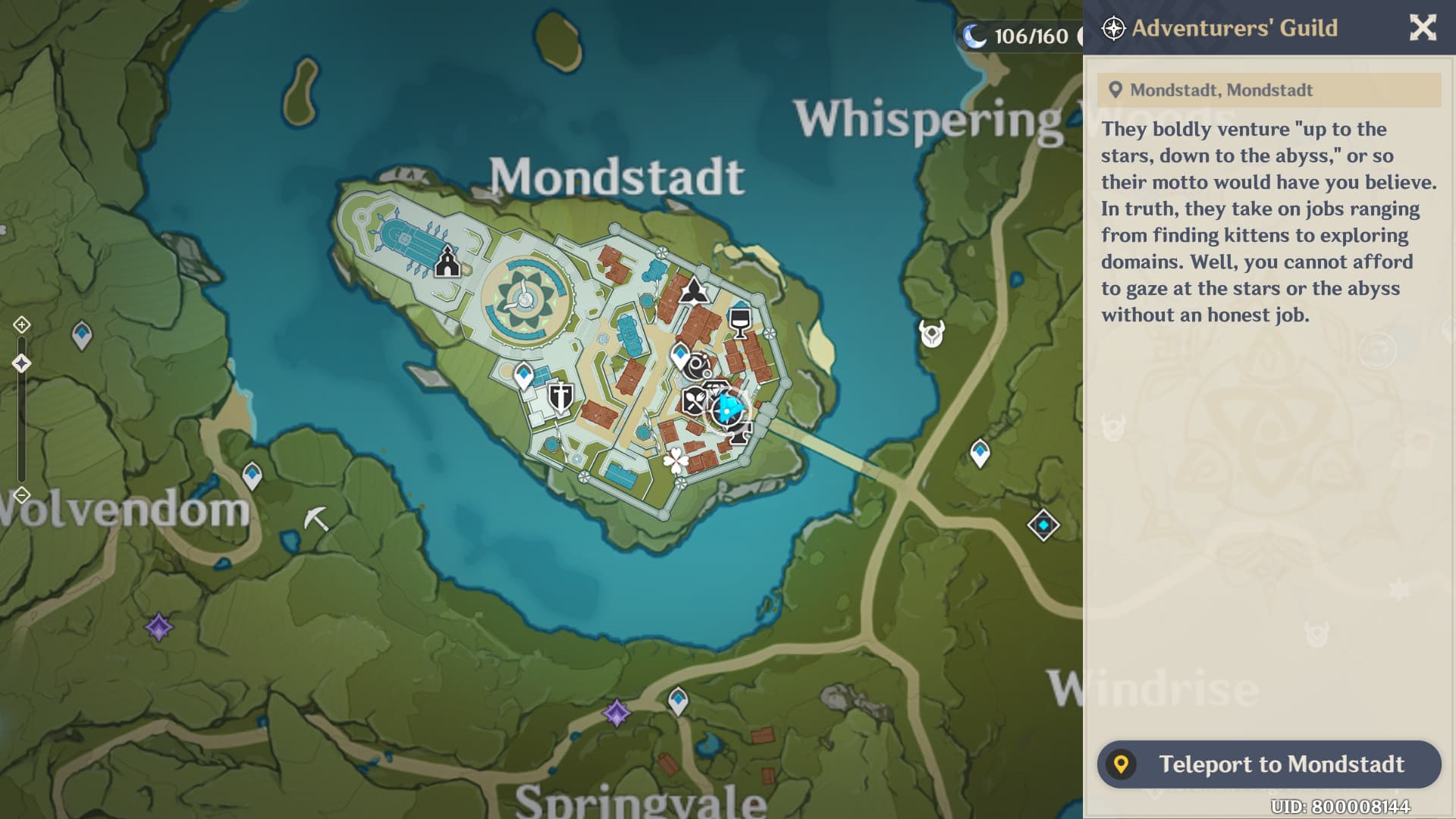Select the clover flower marker in the city
The image size is (1456, 819).
675,459
